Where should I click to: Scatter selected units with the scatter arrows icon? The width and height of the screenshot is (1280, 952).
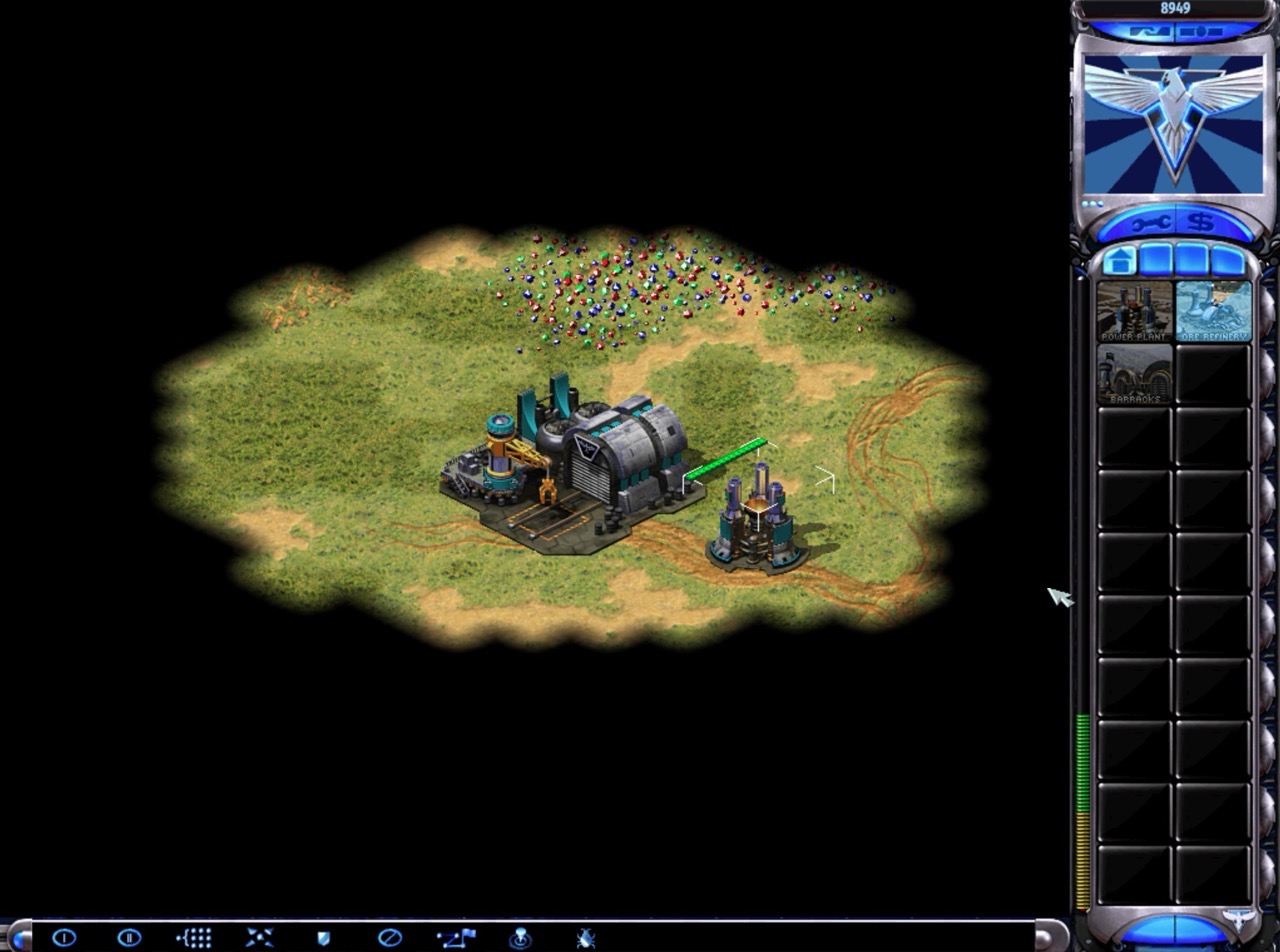[259, 937]
